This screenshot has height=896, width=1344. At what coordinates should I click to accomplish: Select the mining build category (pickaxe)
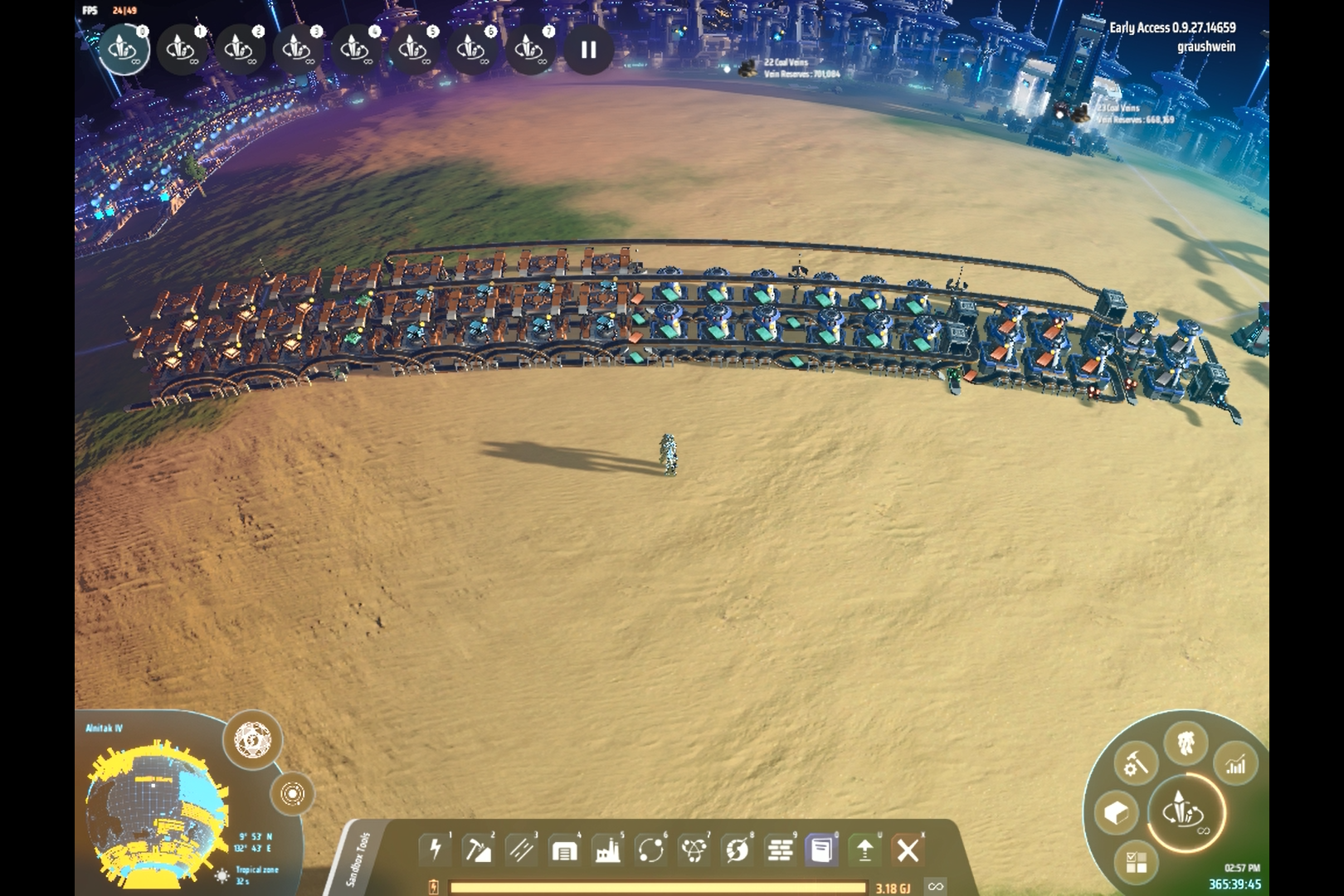479,850
